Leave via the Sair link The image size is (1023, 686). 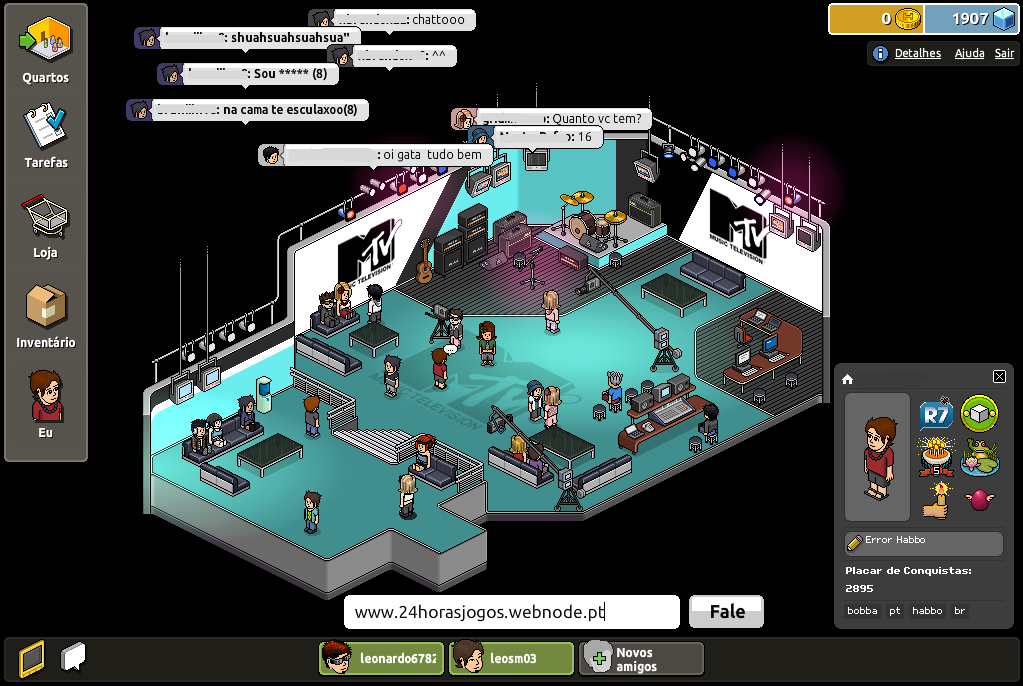point(1004,53)
